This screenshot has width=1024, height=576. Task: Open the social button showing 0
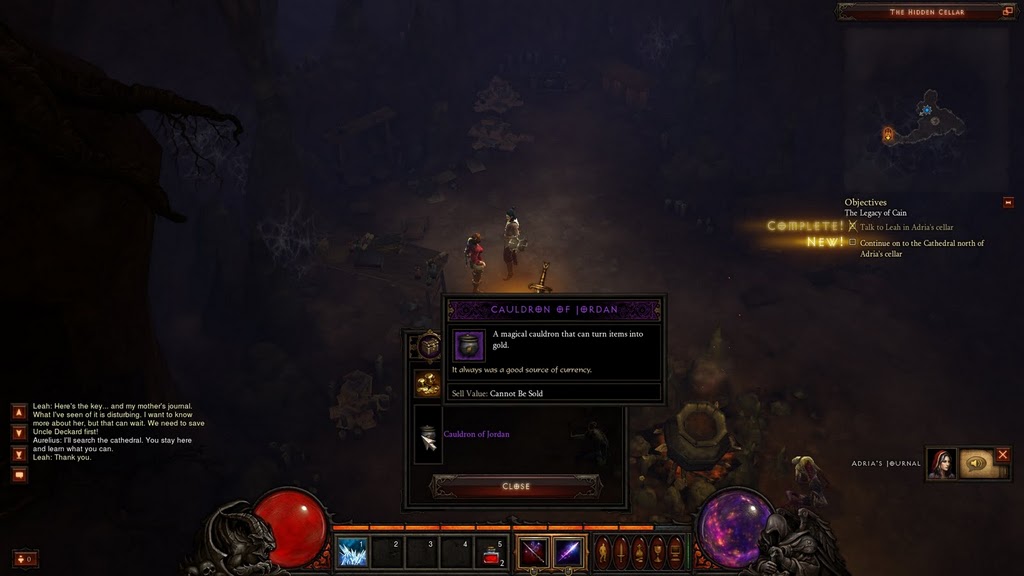26,558
